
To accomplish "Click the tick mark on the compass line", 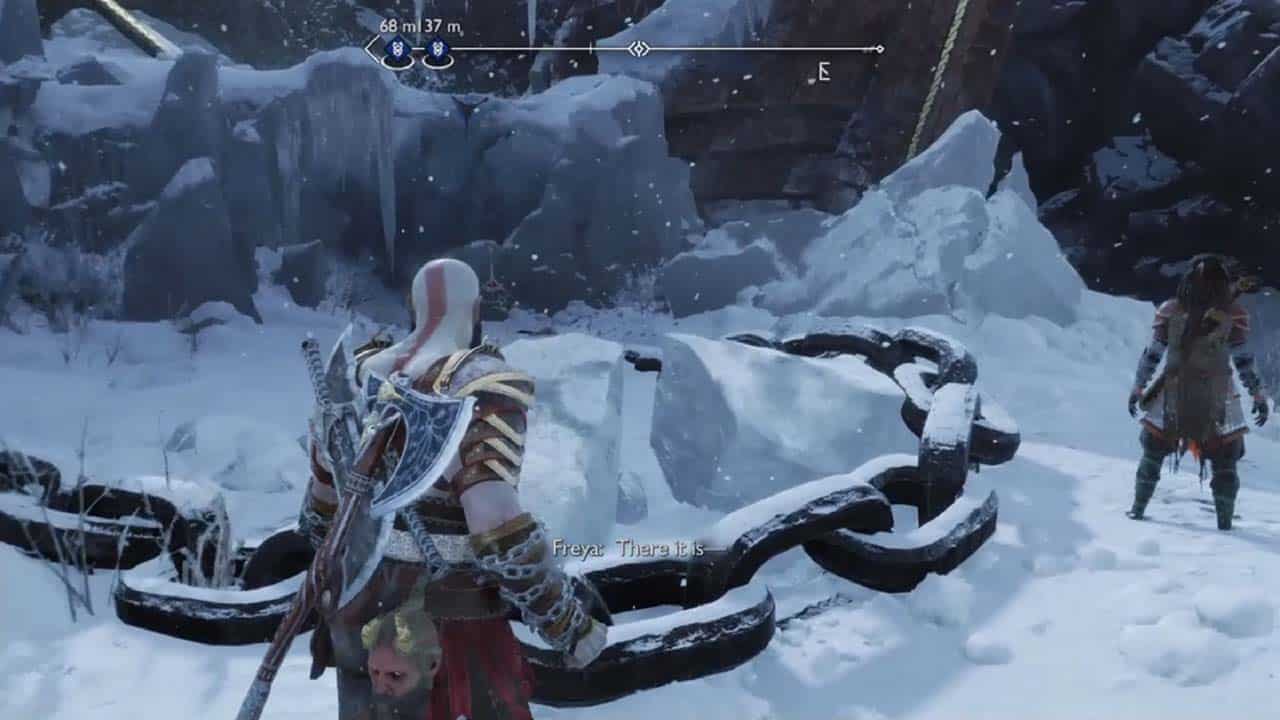I will [590, 46].
